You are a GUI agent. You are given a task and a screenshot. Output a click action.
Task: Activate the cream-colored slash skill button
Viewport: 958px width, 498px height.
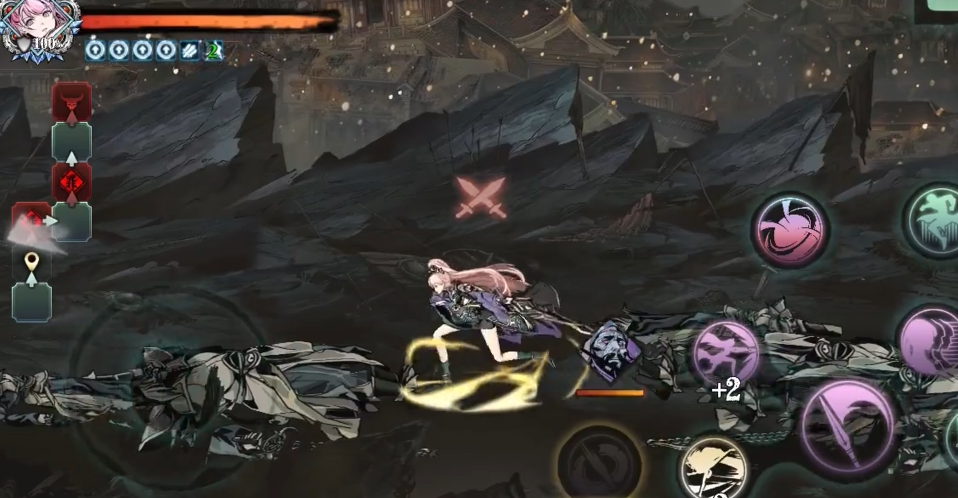[x=712, y=467]
